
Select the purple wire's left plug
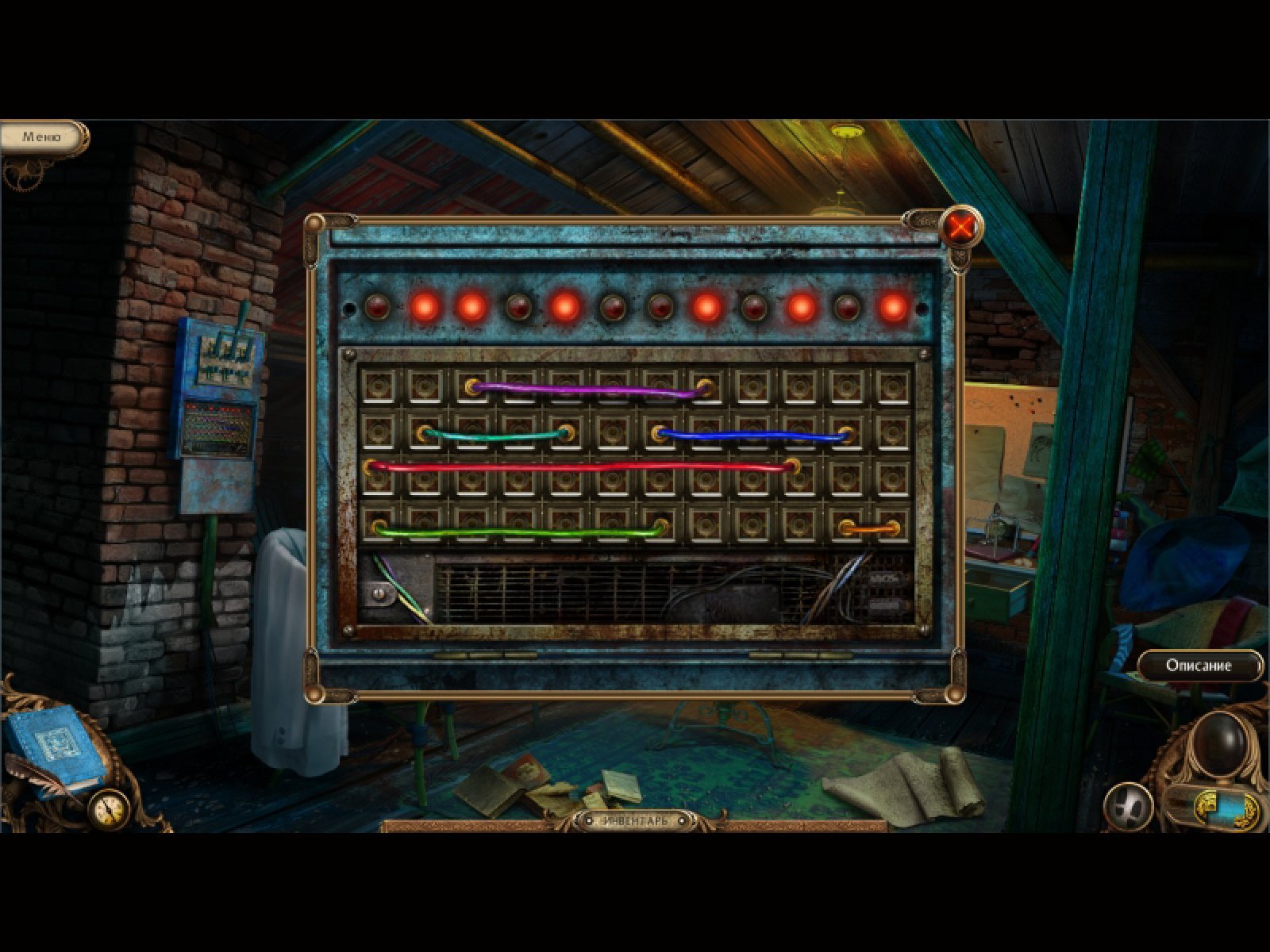[x=473, y=387]
